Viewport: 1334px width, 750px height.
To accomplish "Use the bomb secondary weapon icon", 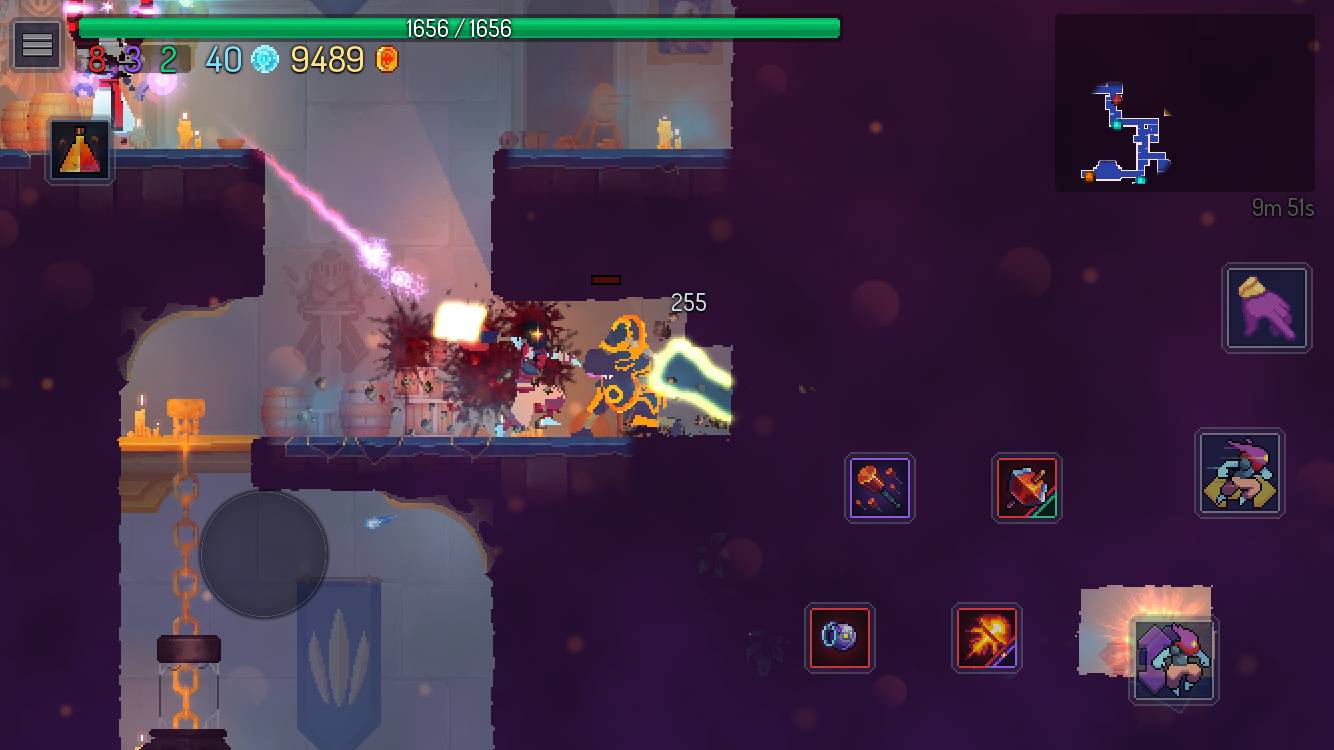I will (x=1027, y=488).
